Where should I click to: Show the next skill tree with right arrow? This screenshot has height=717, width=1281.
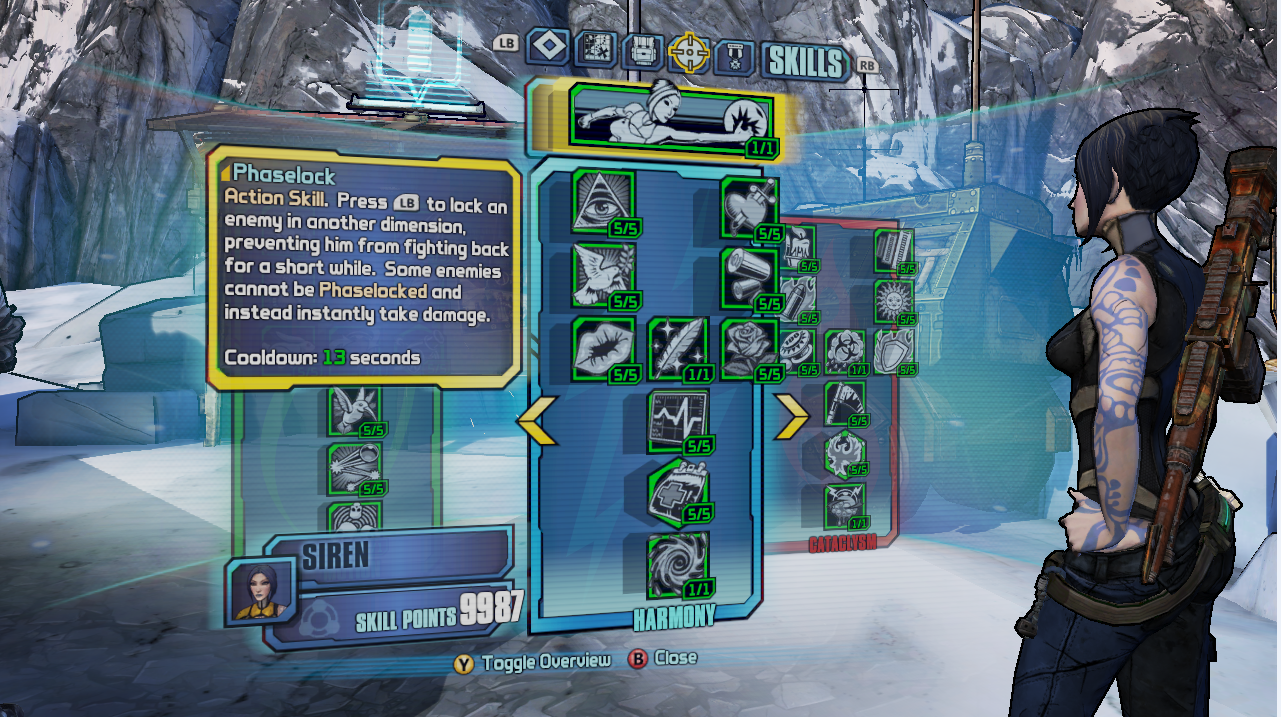pos(791,419)
